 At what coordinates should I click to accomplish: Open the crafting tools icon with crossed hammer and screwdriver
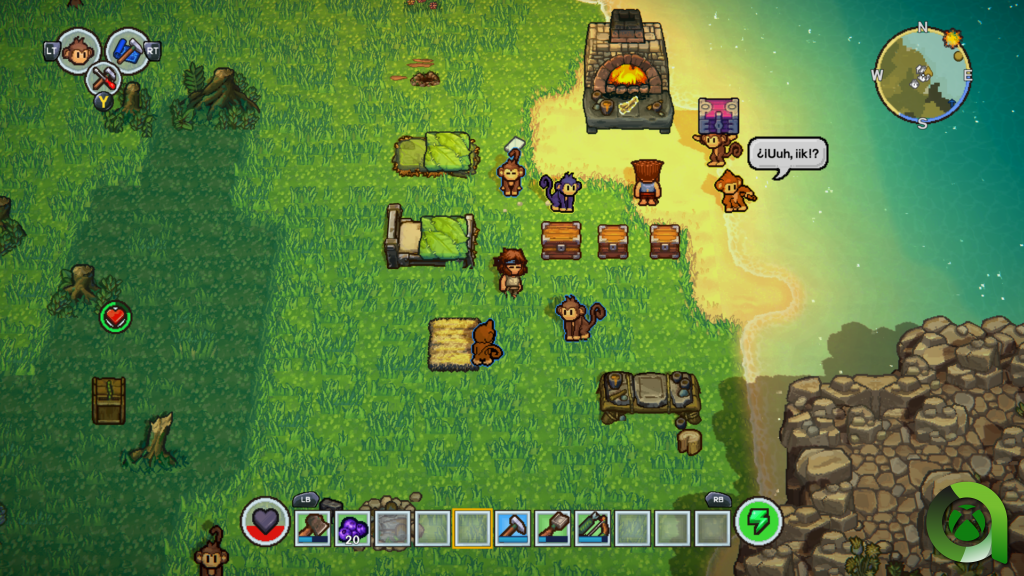tap(102, 77)
